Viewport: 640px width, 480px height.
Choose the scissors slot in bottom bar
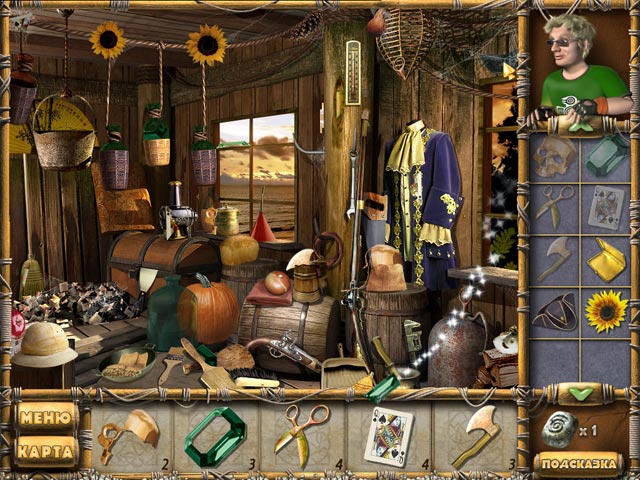[x=300, y=436]
